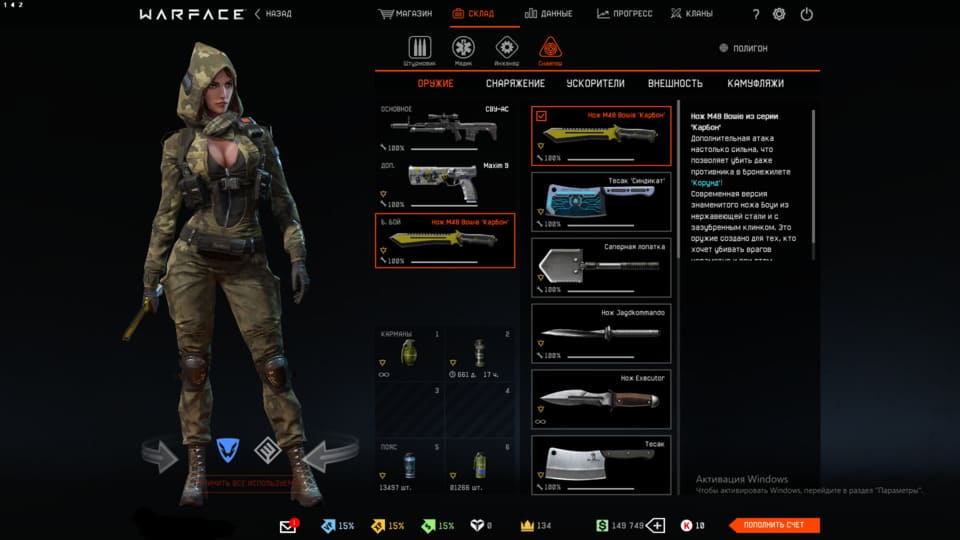Screen dimensions: 960x540
Task: Click the Пополнить счет button
Action: 774,525
